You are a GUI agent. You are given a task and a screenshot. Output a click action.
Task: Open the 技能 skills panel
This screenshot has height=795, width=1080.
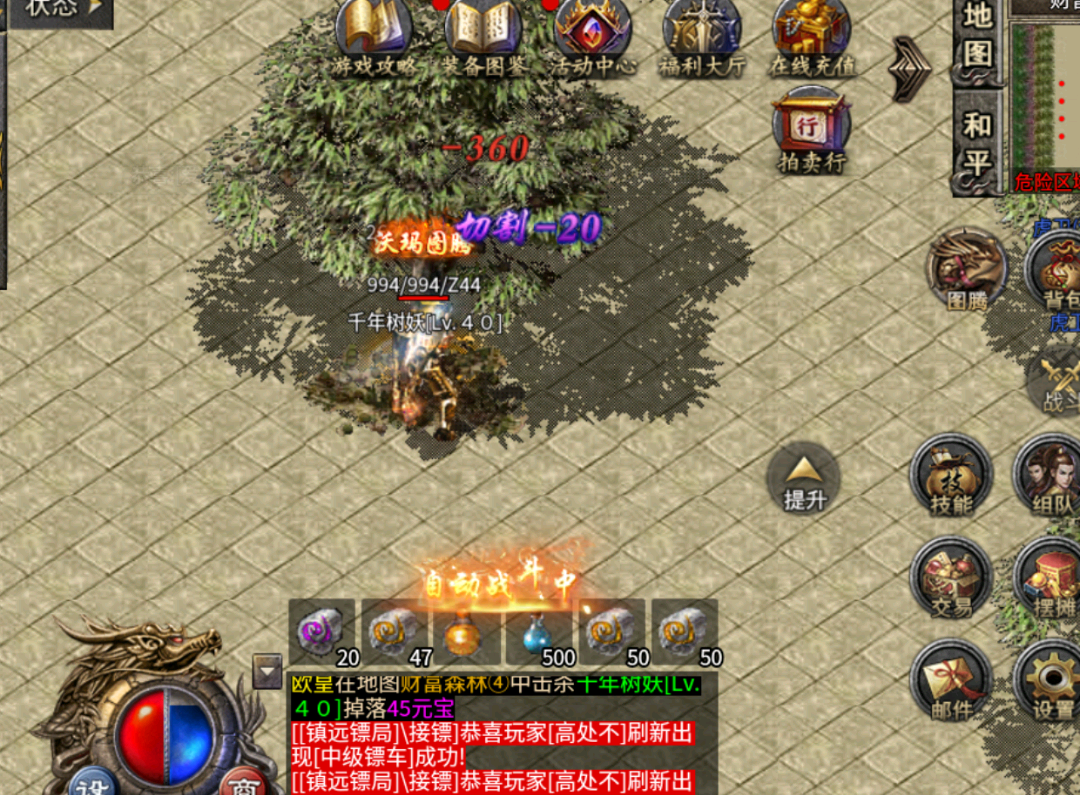(951, 476)
